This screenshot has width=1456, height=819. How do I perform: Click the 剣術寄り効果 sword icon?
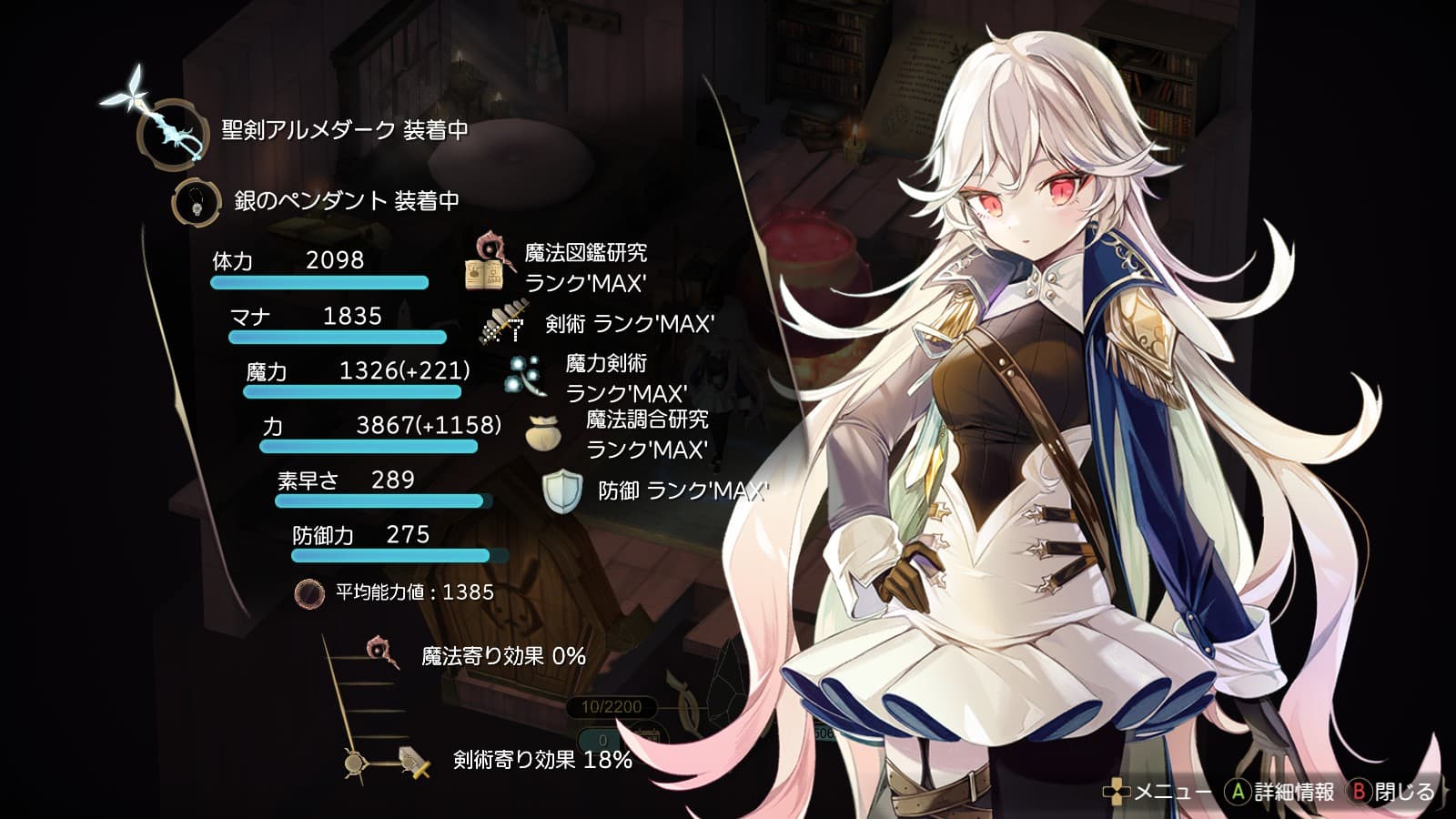click(x=415, y=761)
